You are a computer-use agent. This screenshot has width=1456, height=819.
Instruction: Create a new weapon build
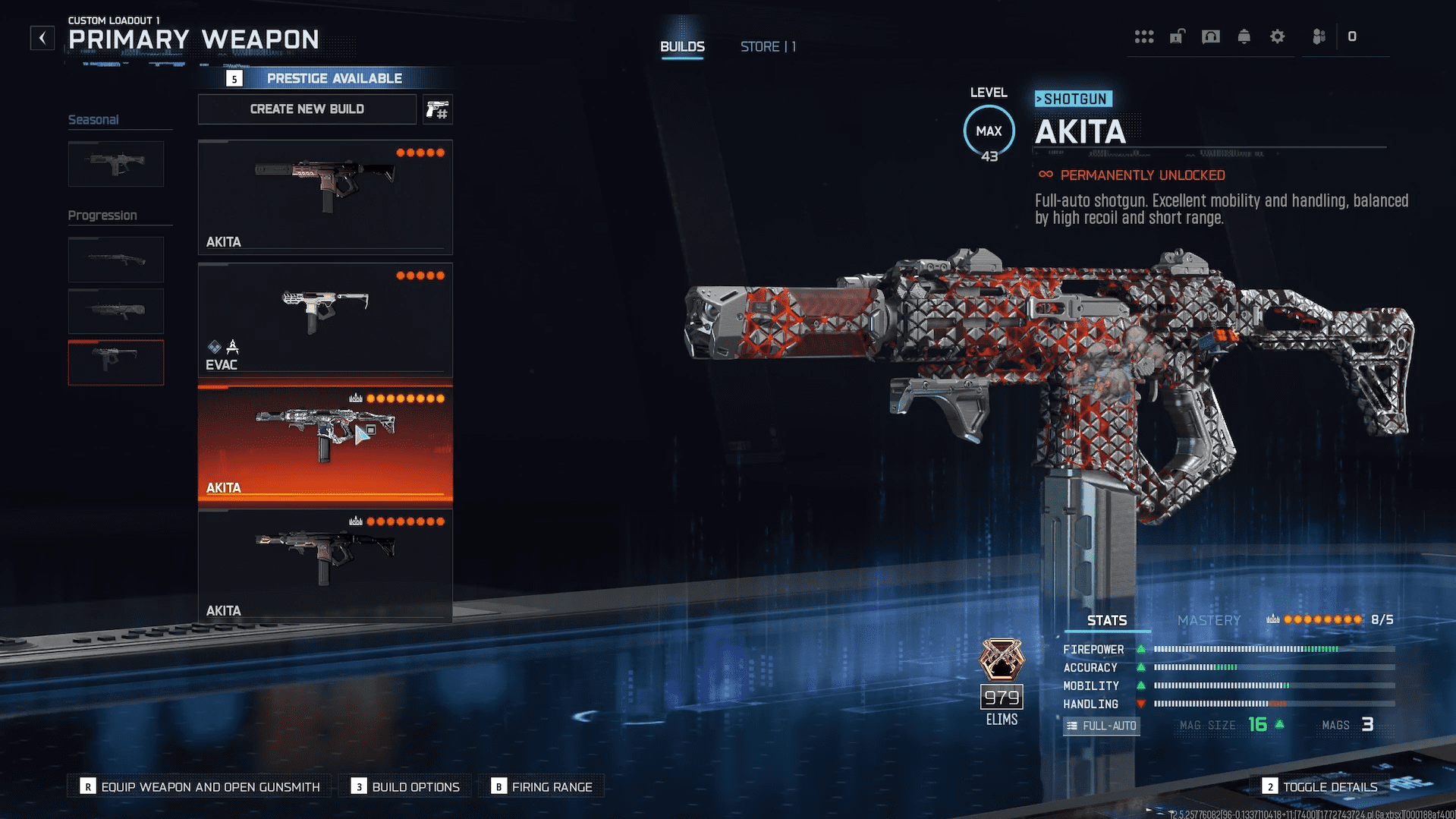[x=307, y=109]
